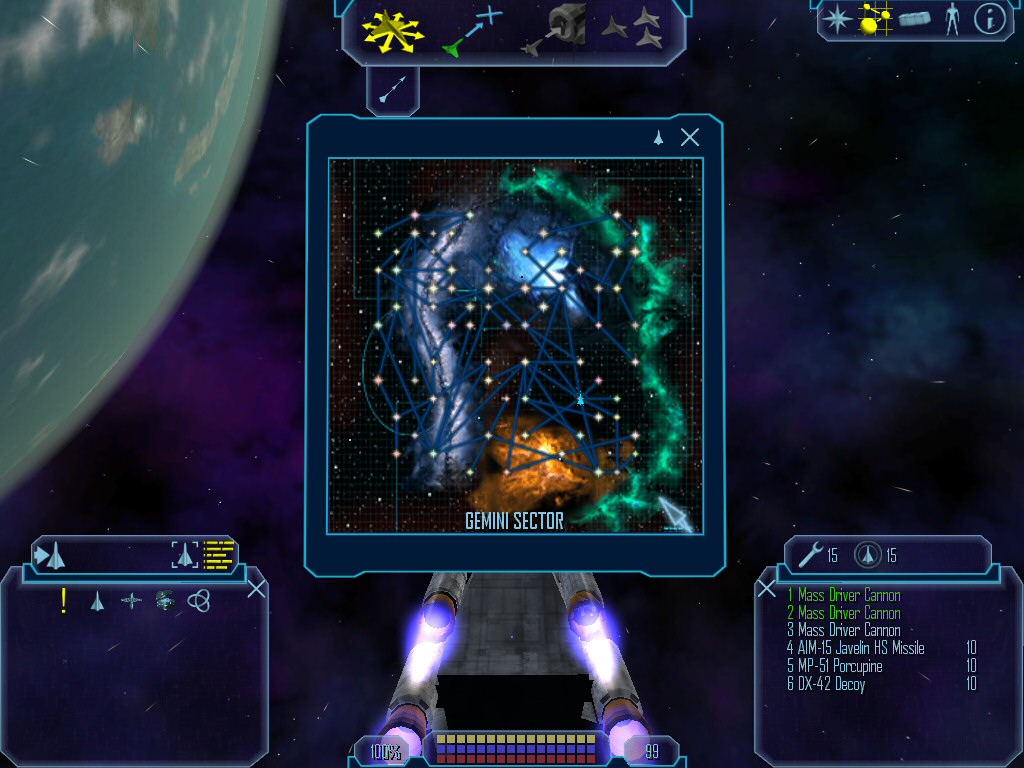Select the yellow exclamation mark filter

[x=64, y=600]
